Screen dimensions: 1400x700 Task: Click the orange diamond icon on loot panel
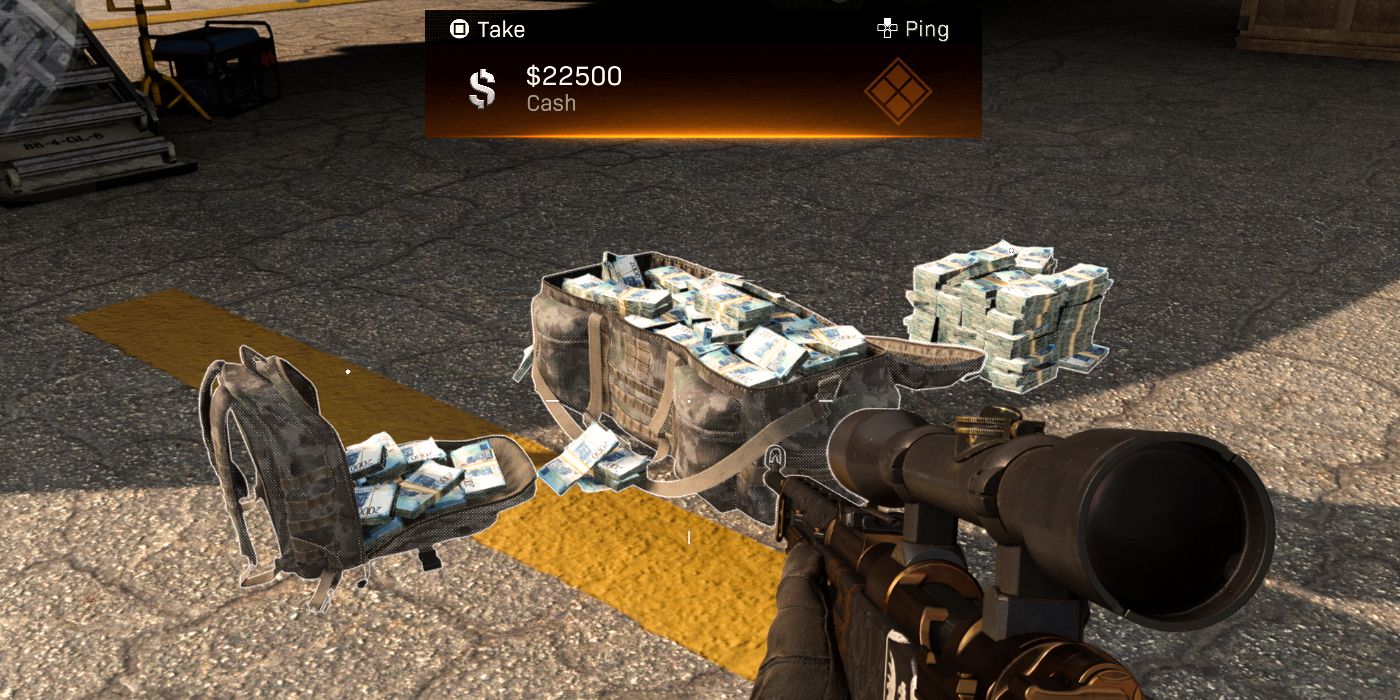coord(897,91)
